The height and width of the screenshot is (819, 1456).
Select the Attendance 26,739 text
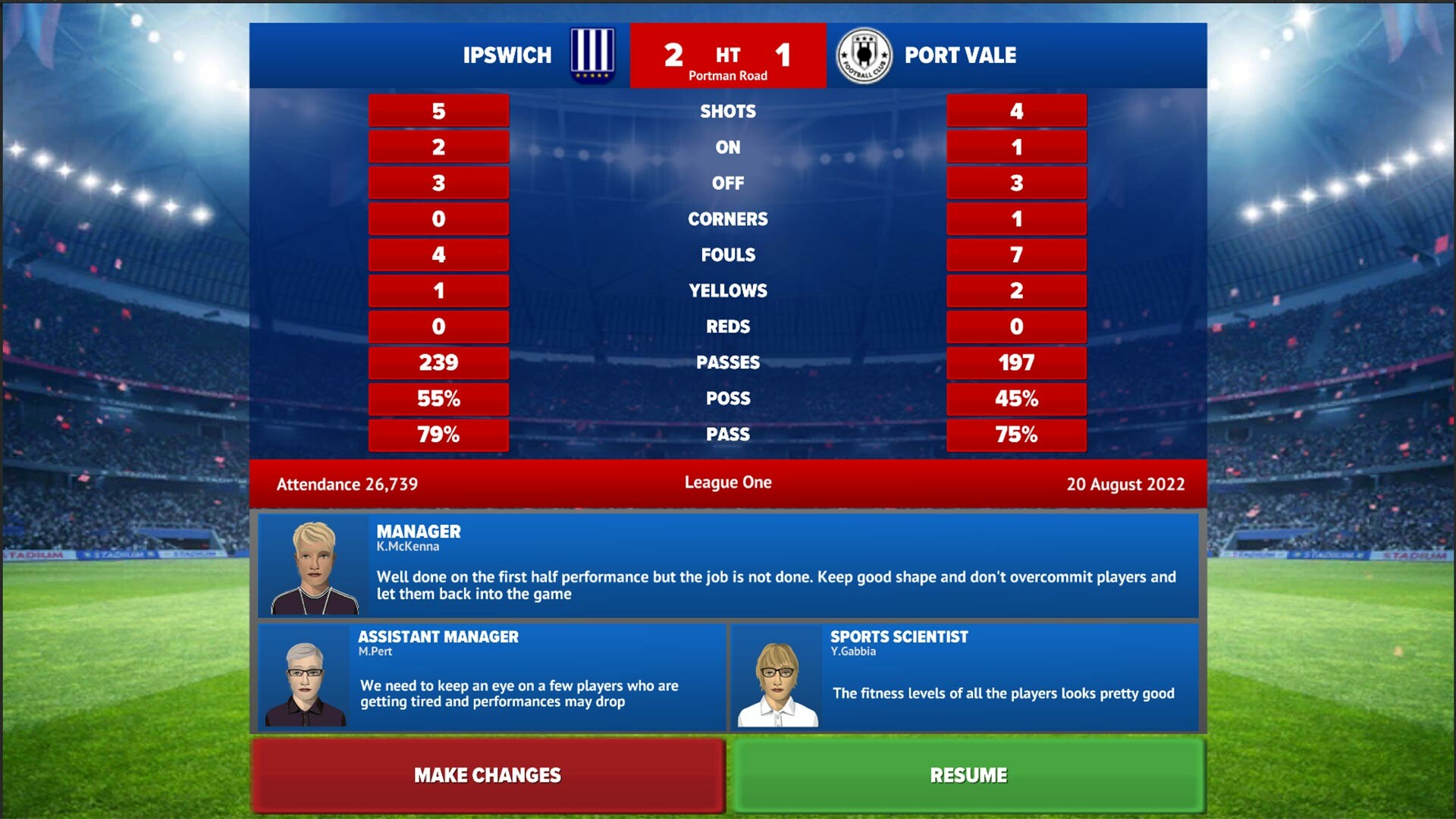point(347,484)
